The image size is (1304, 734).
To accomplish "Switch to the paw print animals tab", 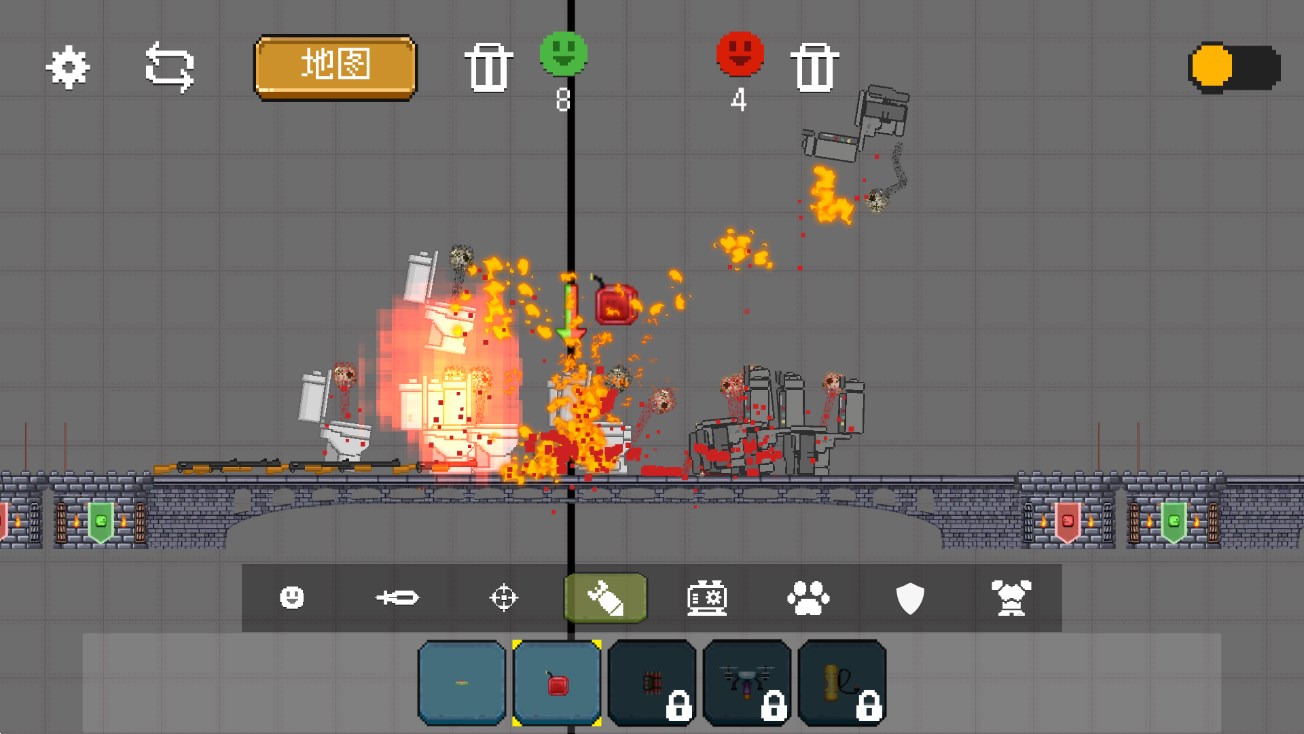I will click(x=808, y=598).
